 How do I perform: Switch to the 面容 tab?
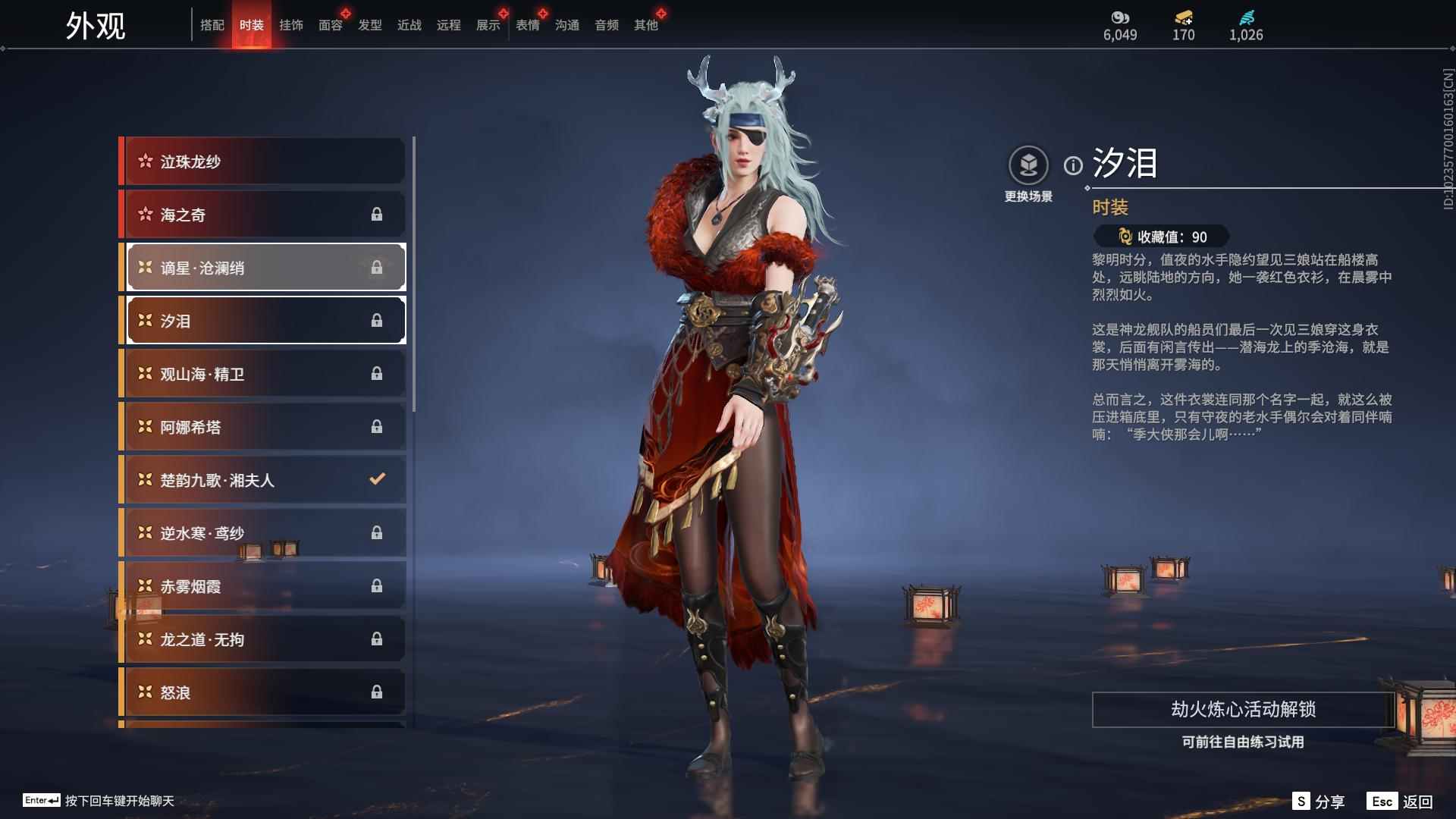click(330, 25)
